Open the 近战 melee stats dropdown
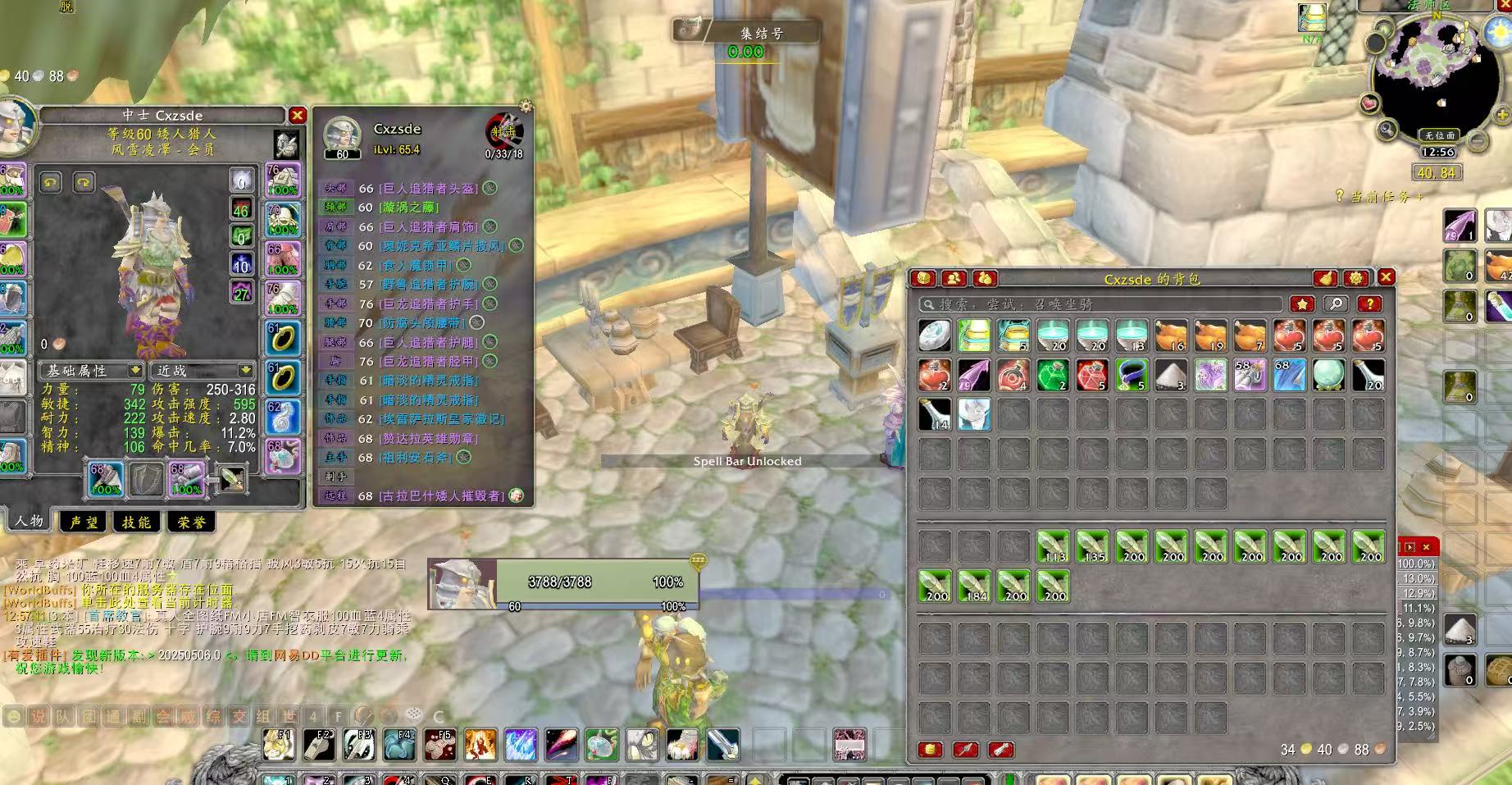1512x785 pixels. pos(203,371)
